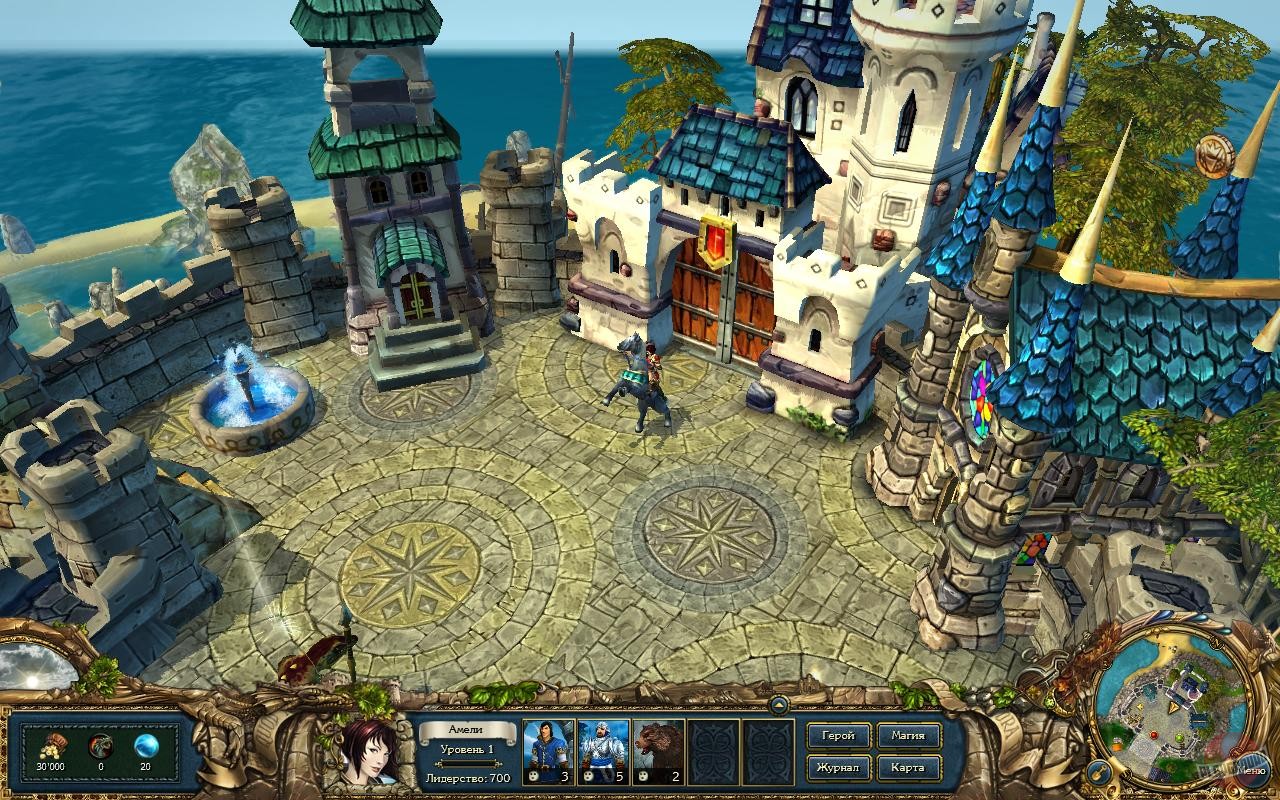Screen dimensions: 1280x800
Task: Click the red marker on the minimap
Action: point(1153,735)
